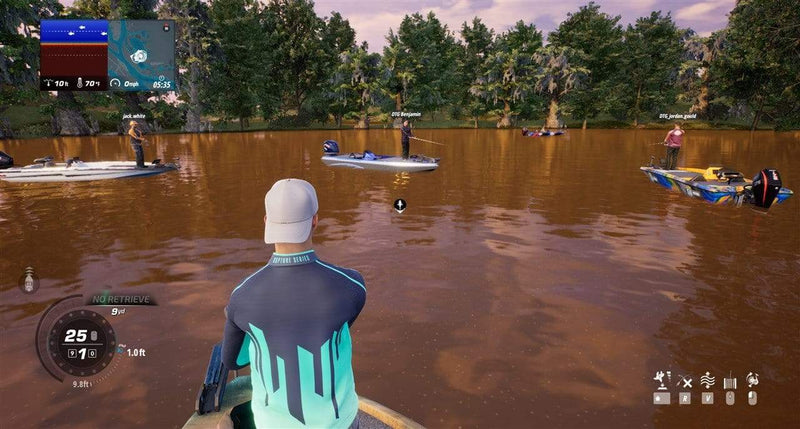Click the lure icon above the reel gauge
The height and width of the screenshot is (429, 800).
[x=28, y=280]
